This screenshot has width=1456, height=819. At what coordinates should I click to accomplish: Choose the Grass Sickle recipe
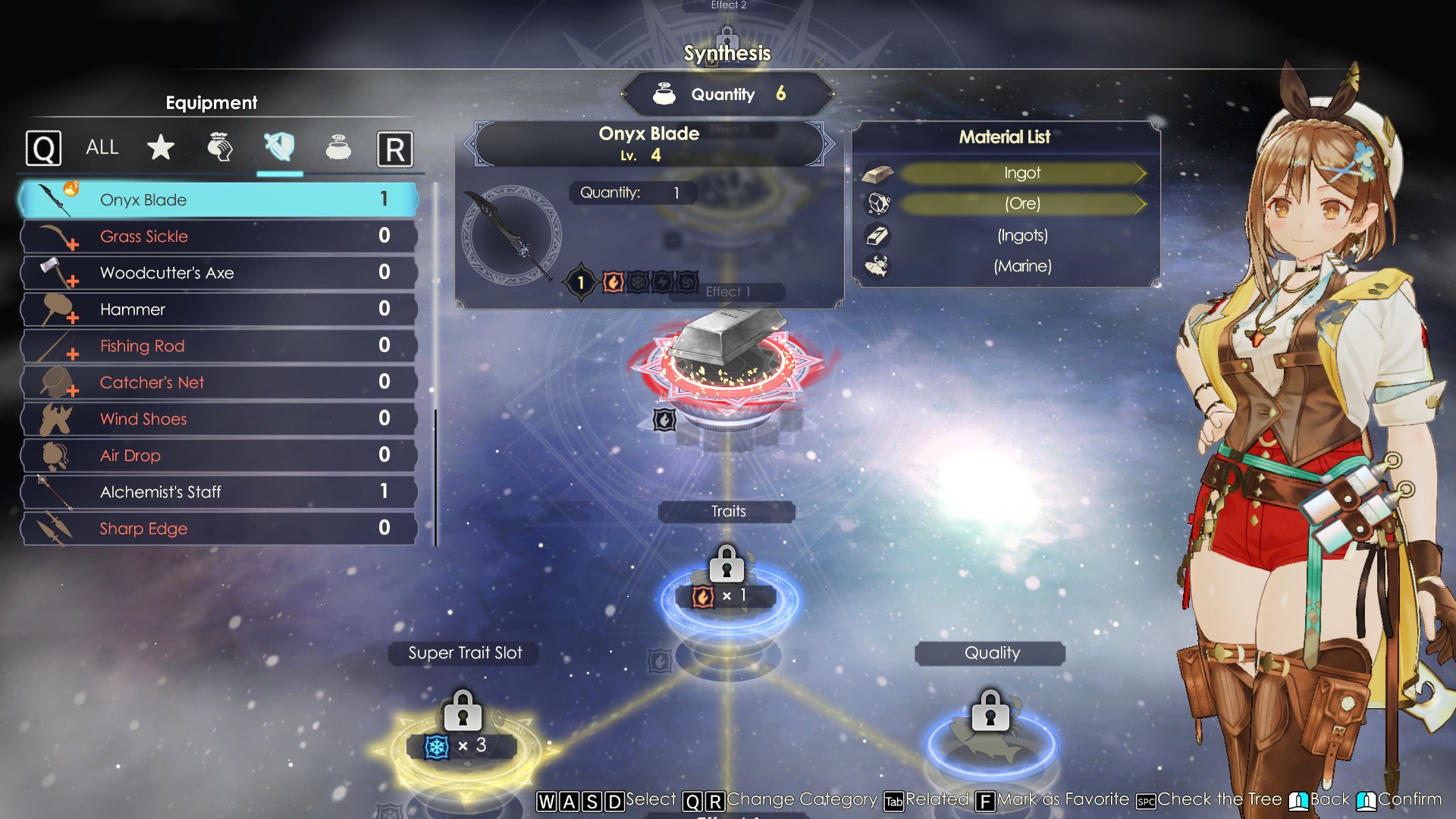point(218,237)
